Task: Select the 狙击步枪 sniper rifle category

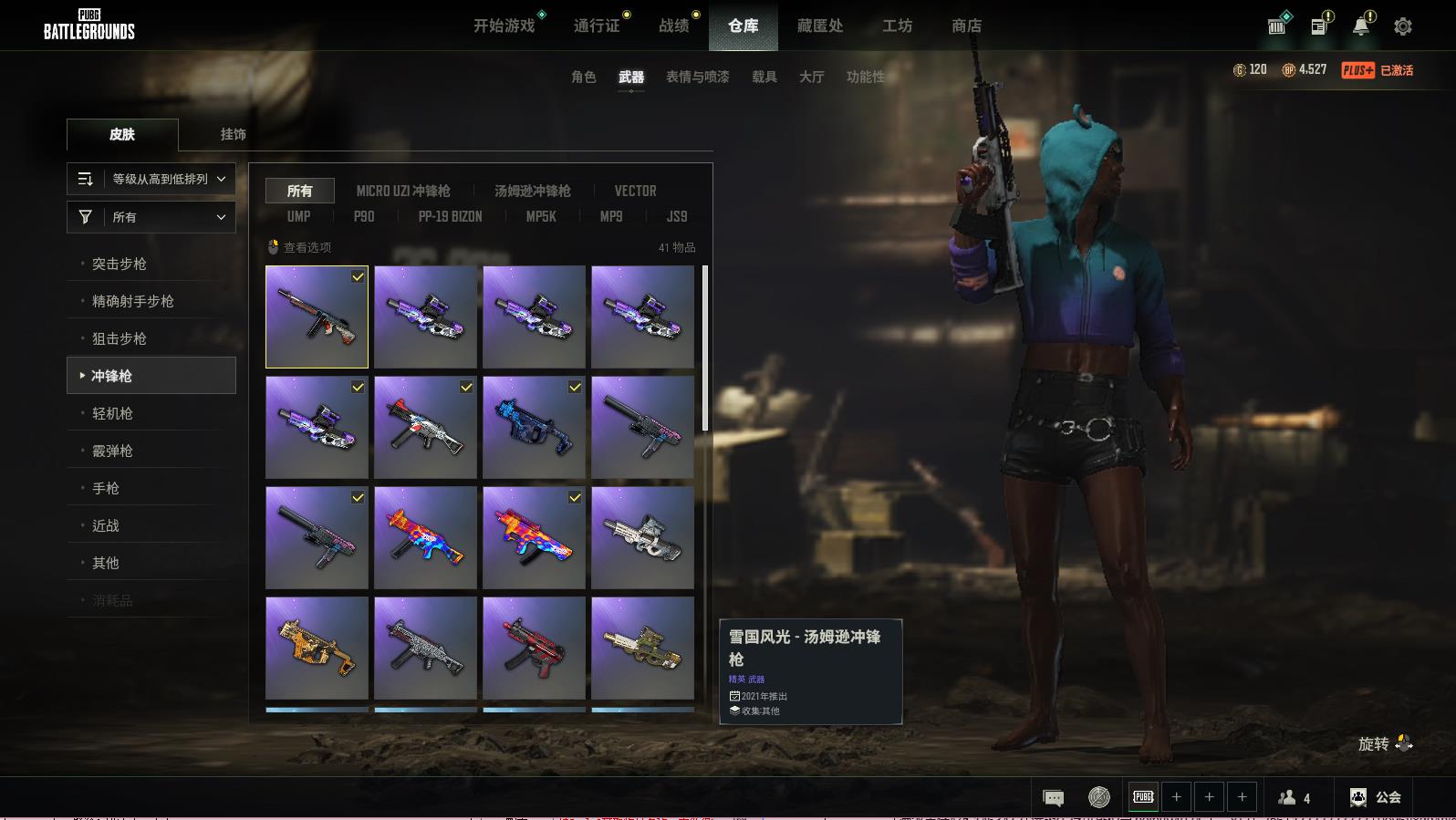Action: 120,338
